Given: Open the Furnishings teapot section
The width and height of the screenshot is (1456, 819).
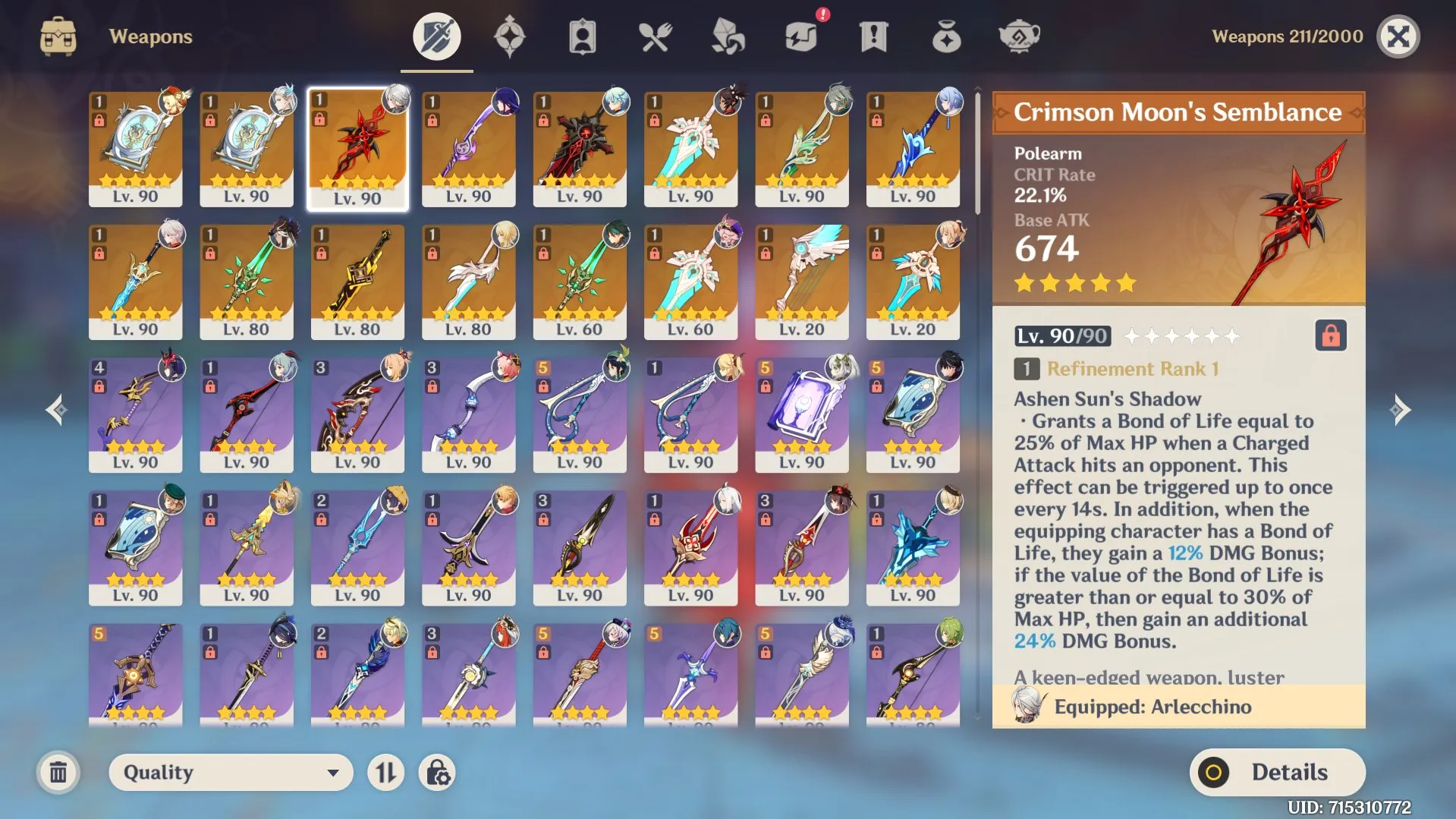Looking at the screenshot, I should pos(1018,36).
